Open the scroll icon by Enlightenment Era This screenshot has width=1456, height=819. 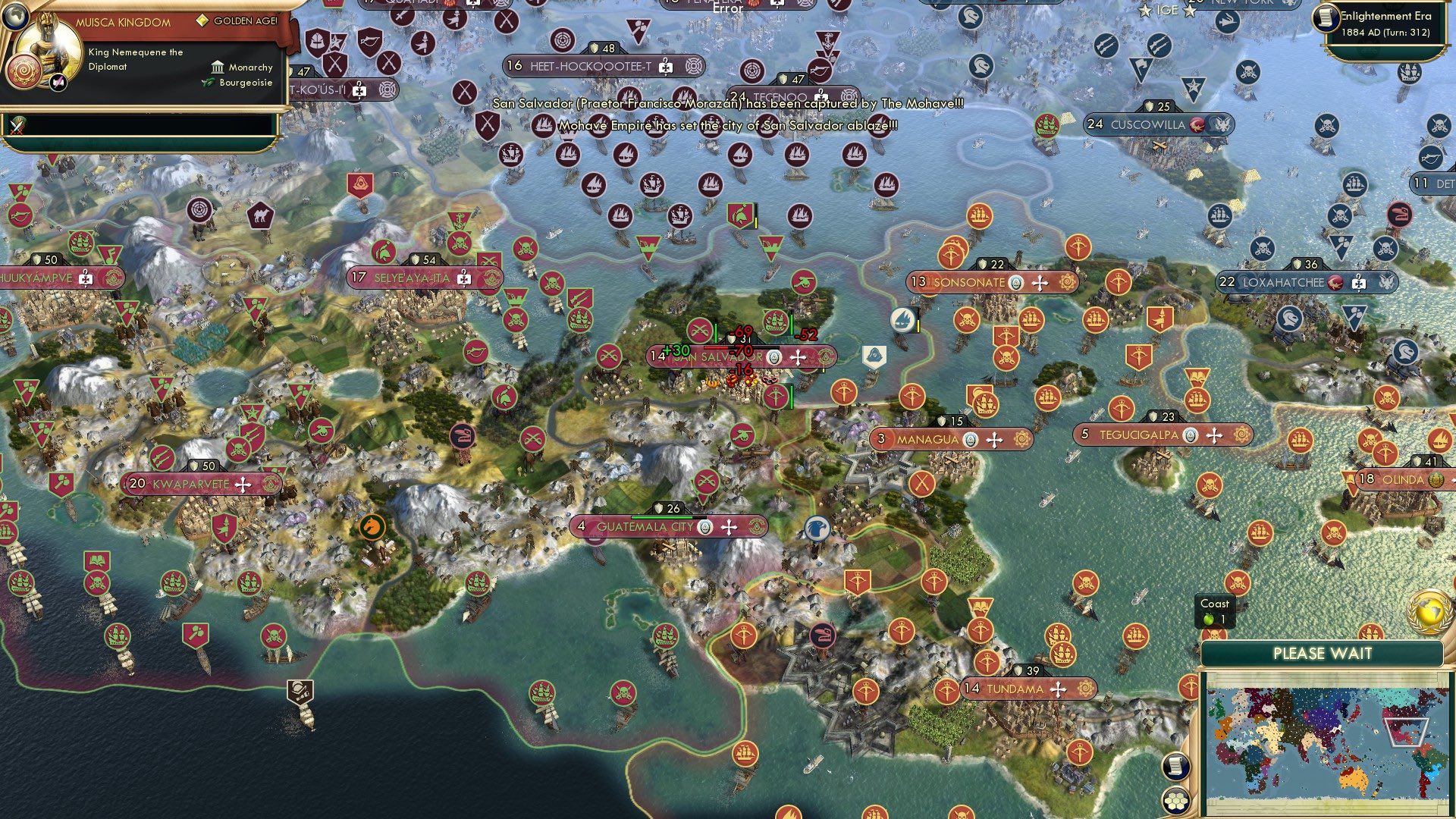coord(1326,18)
